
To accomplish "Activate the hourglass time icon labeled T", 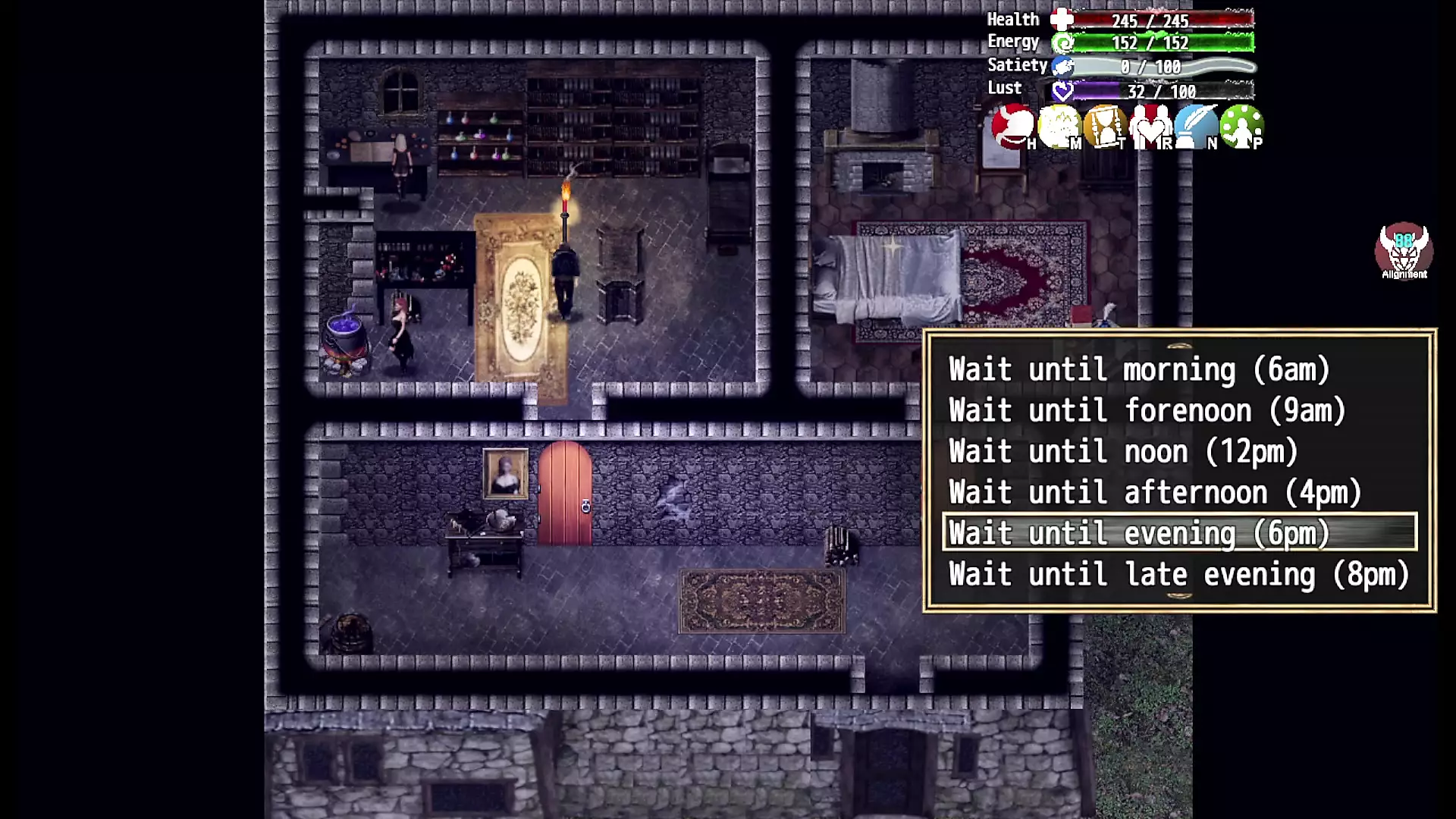I will click(x=1105, y=127).
